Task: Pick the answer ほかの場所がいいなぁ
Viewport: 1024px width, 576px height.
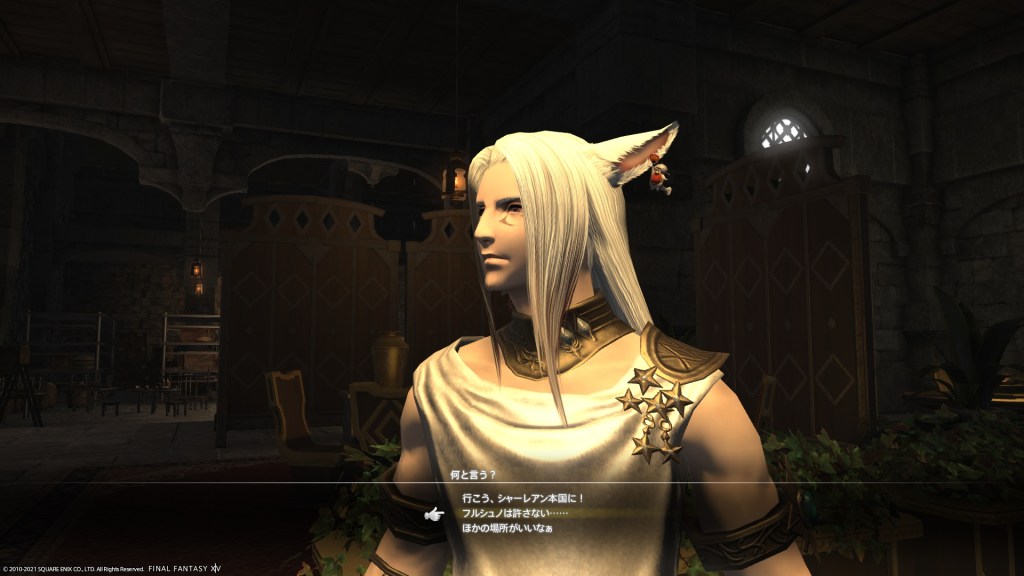Action: (507, 528)
